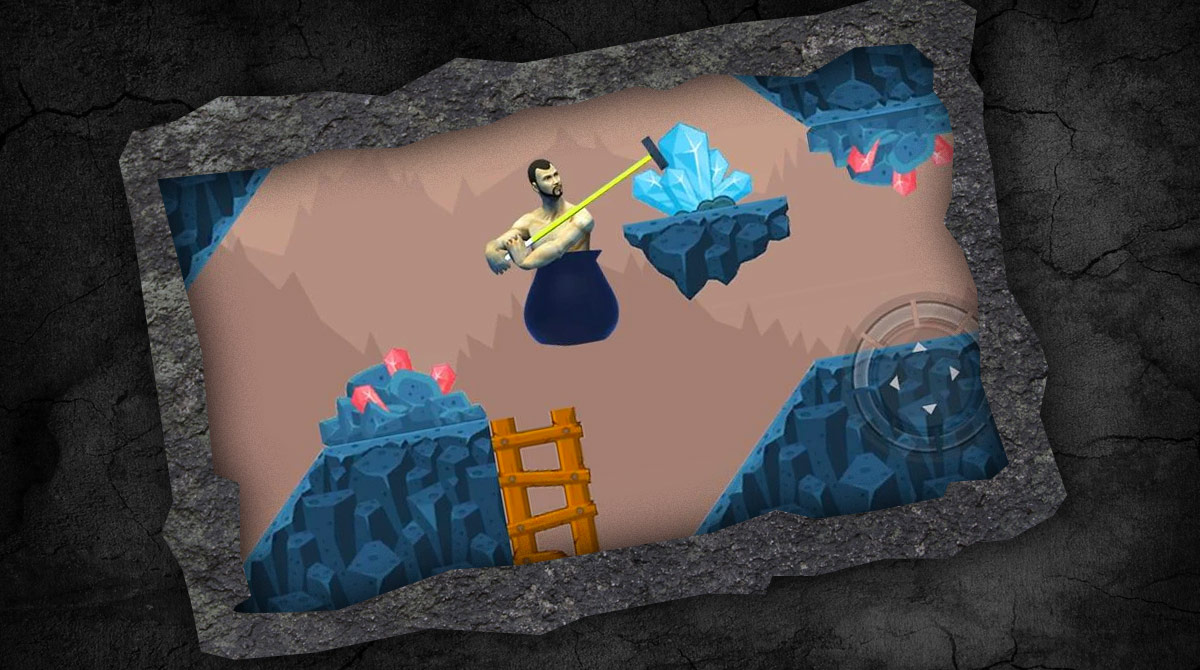
Task: Tap the joystick's down arrow
Action: click(x=929, y=408)
